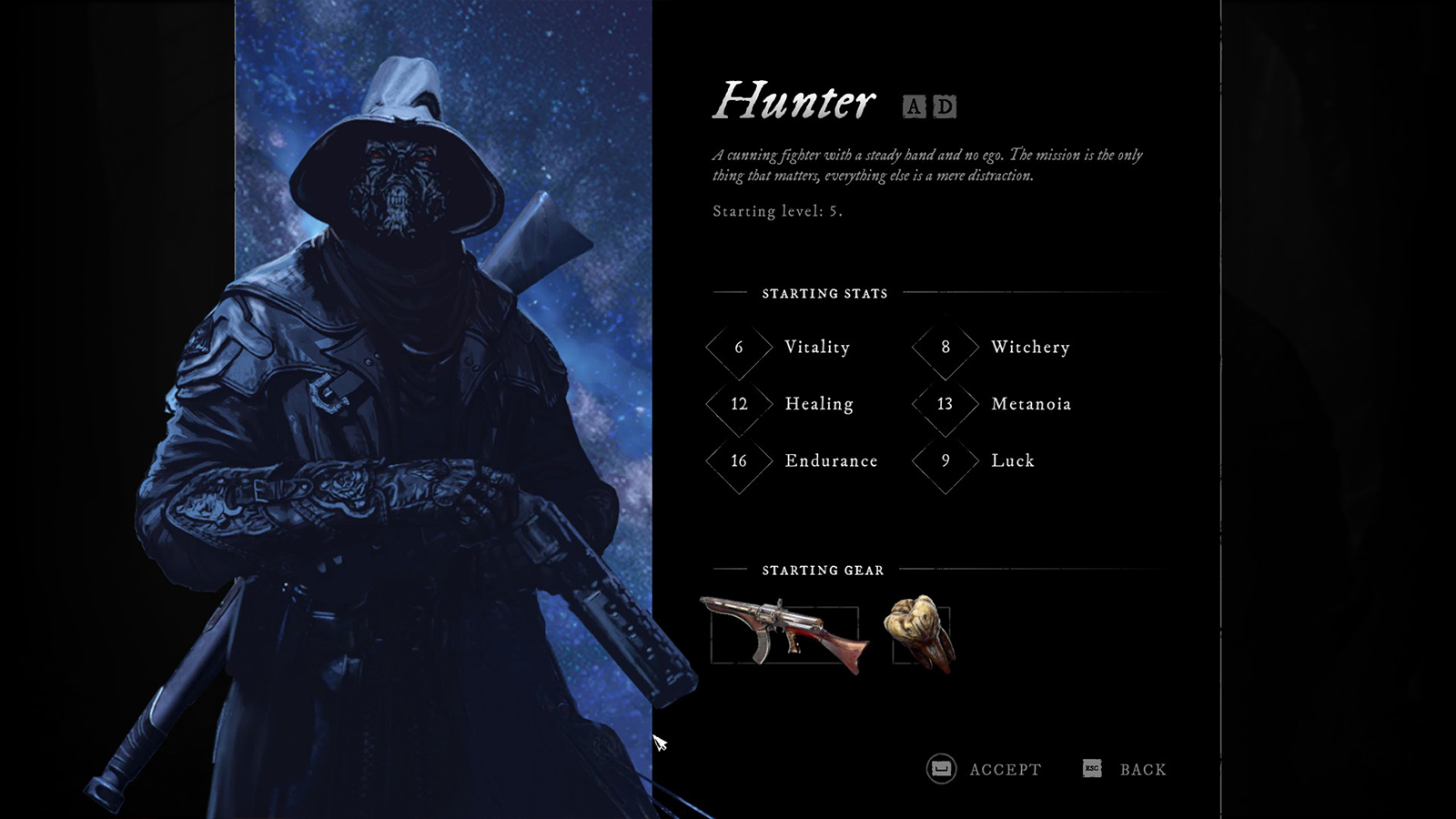
Task: Click the Enter key icon next to Accept
Action: (939, 769)
